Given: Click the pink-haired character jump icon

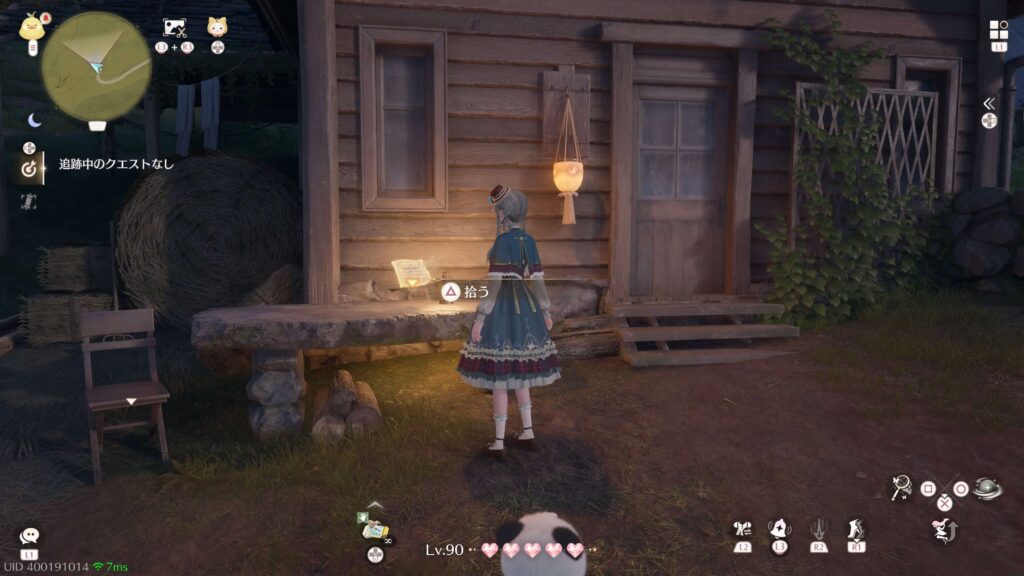Looking at the screenshot, I should point(943,530).
